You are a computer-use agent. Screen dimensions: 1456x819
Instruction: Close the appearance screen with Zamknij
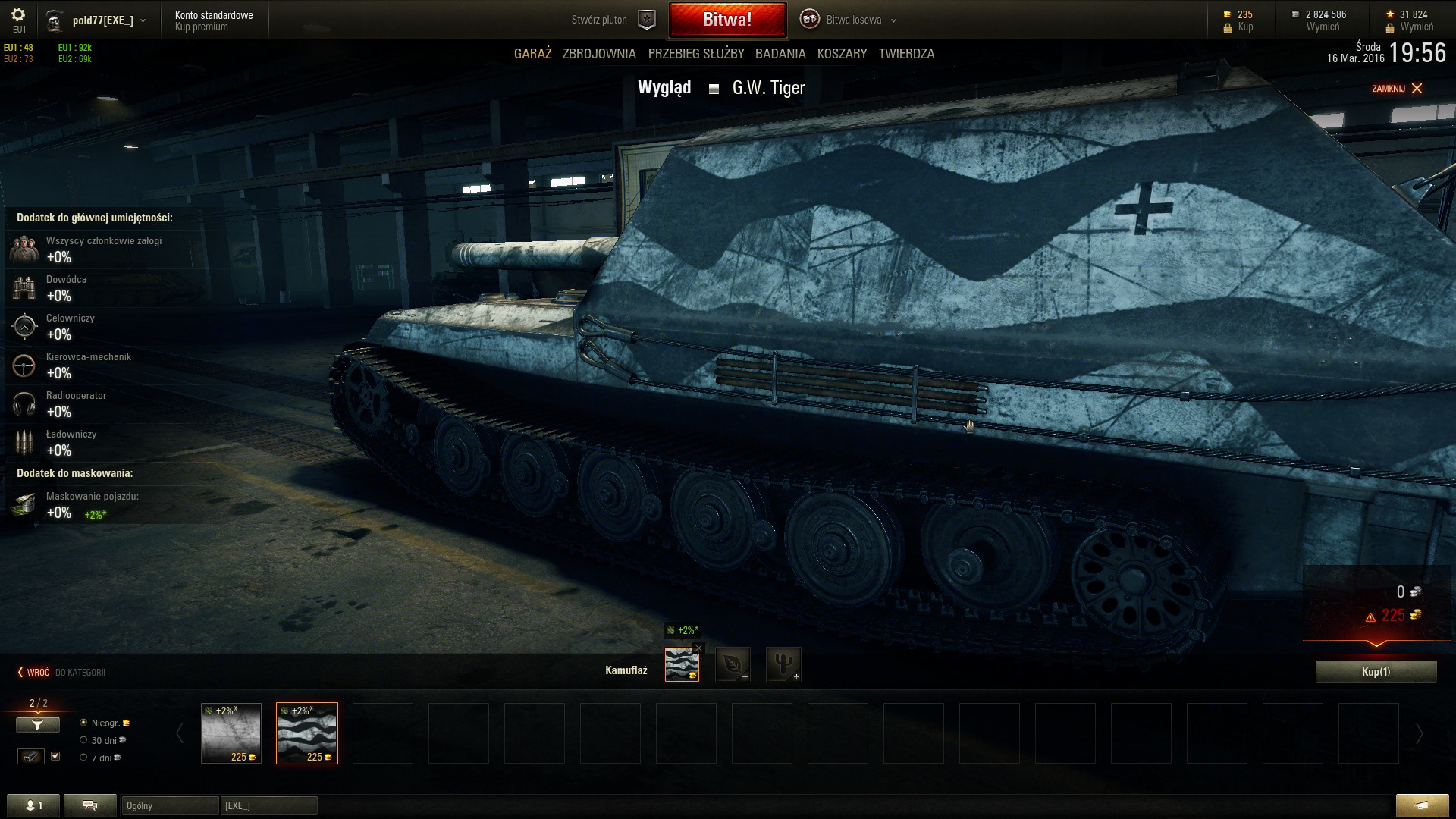coord(1397,89)
